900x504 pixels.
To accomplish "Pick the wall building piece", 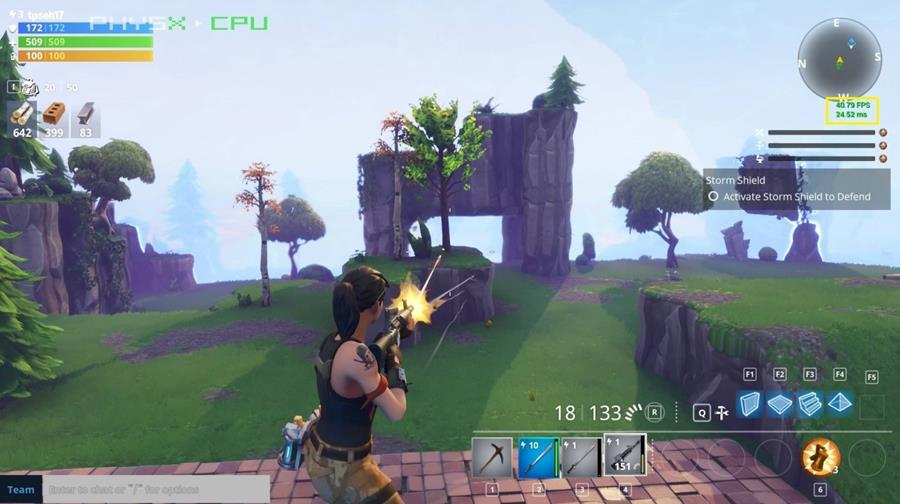I will [x=750, y=404].
